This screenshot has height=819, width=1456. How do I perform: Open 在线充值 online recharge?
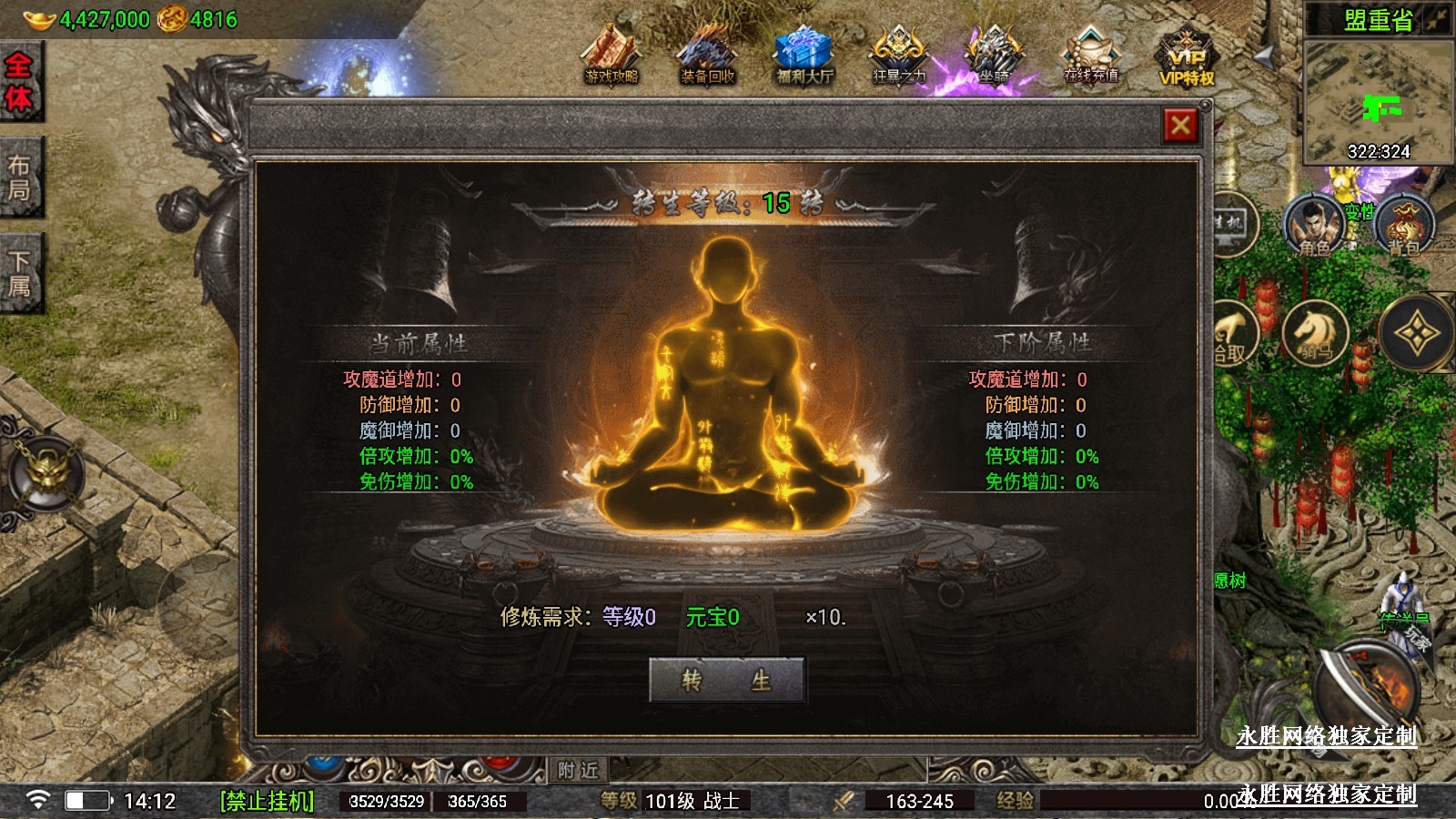[1090, 56]
